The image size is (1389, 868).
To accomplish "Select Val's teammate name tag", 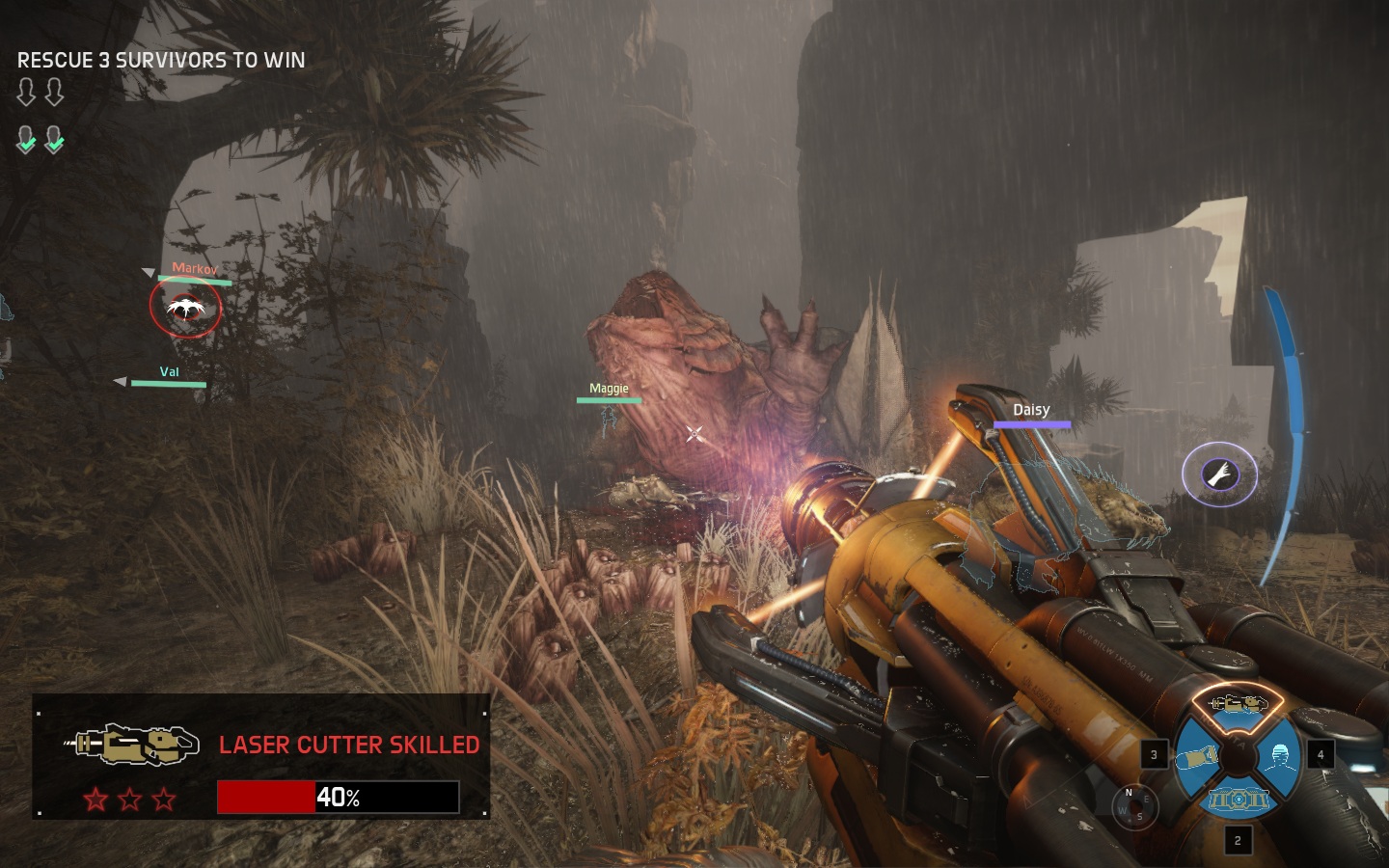I will [169, 372].
